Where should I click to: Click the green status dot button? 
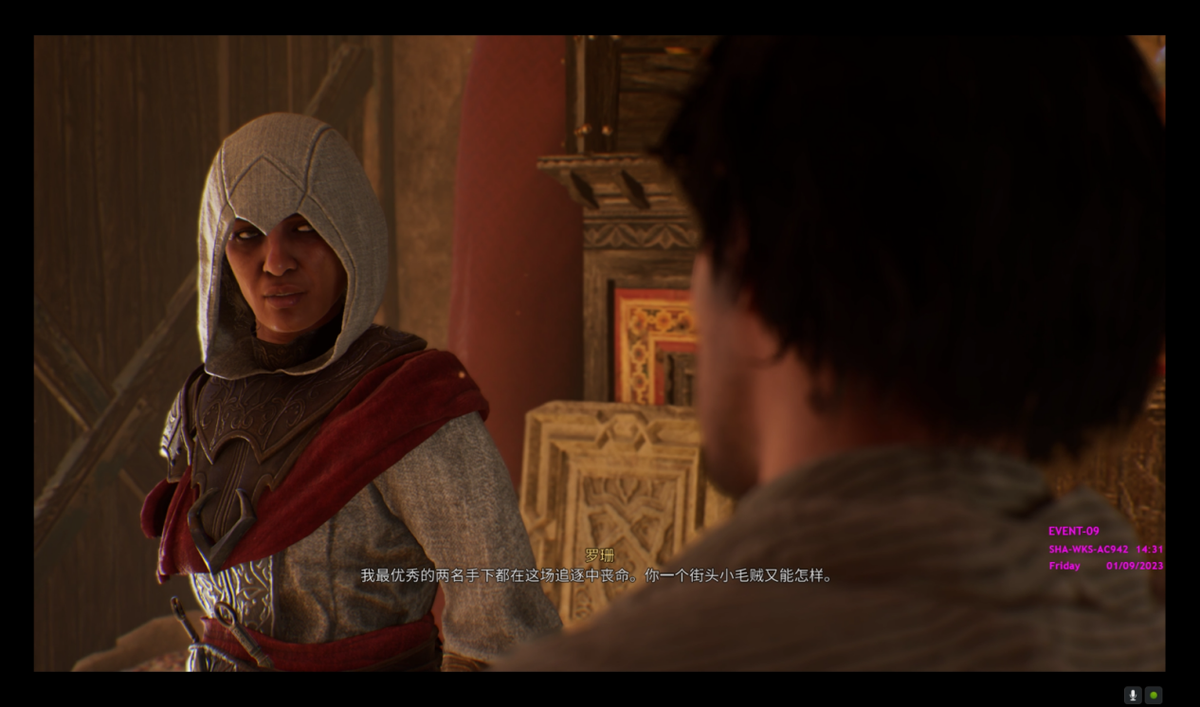pos(1153,695)
